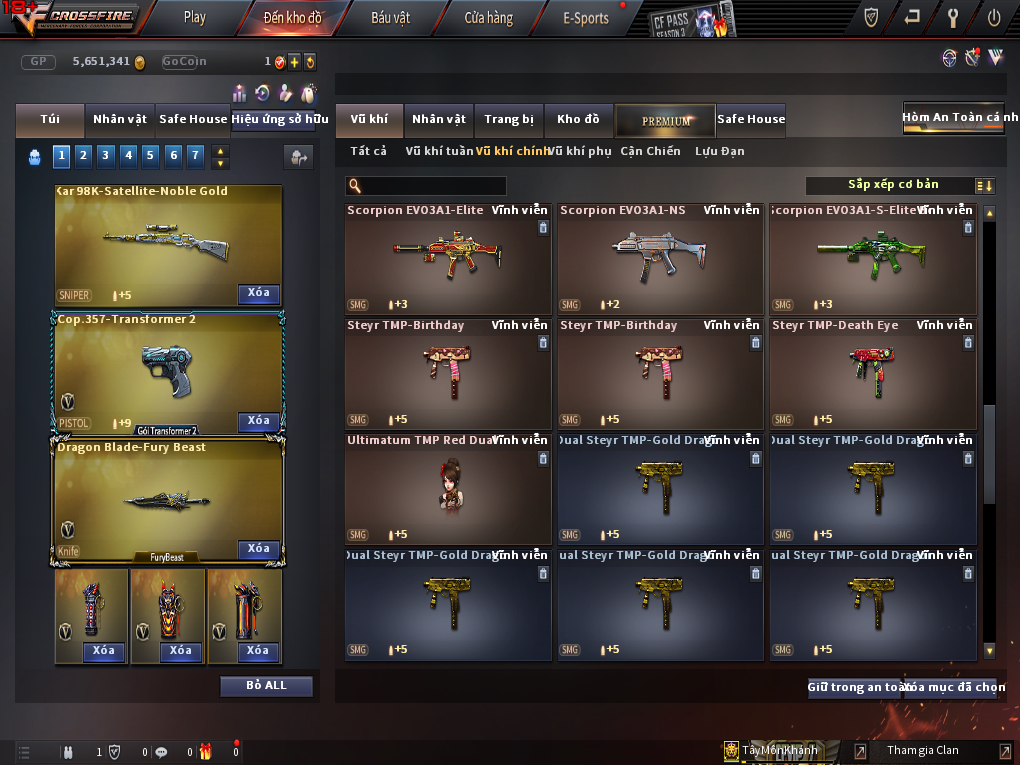Open the PREMIUM tab
The image size is (1020, 765).
coord(665,120)
